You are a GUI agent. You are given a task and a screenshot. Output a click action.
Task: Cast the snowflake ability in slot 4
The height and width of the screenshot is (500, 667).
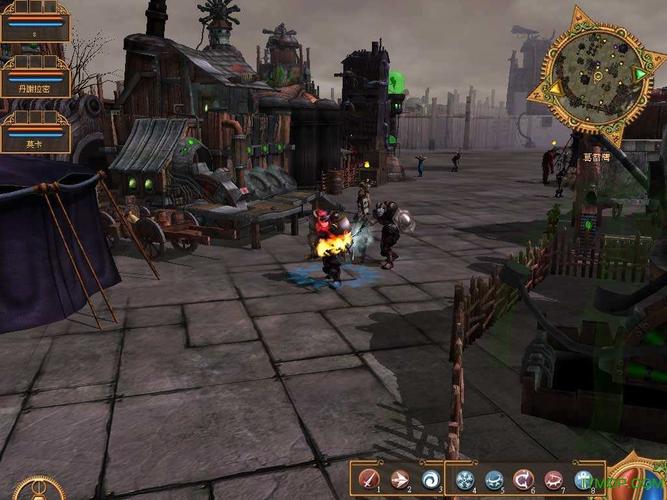[x=464, y=479]
